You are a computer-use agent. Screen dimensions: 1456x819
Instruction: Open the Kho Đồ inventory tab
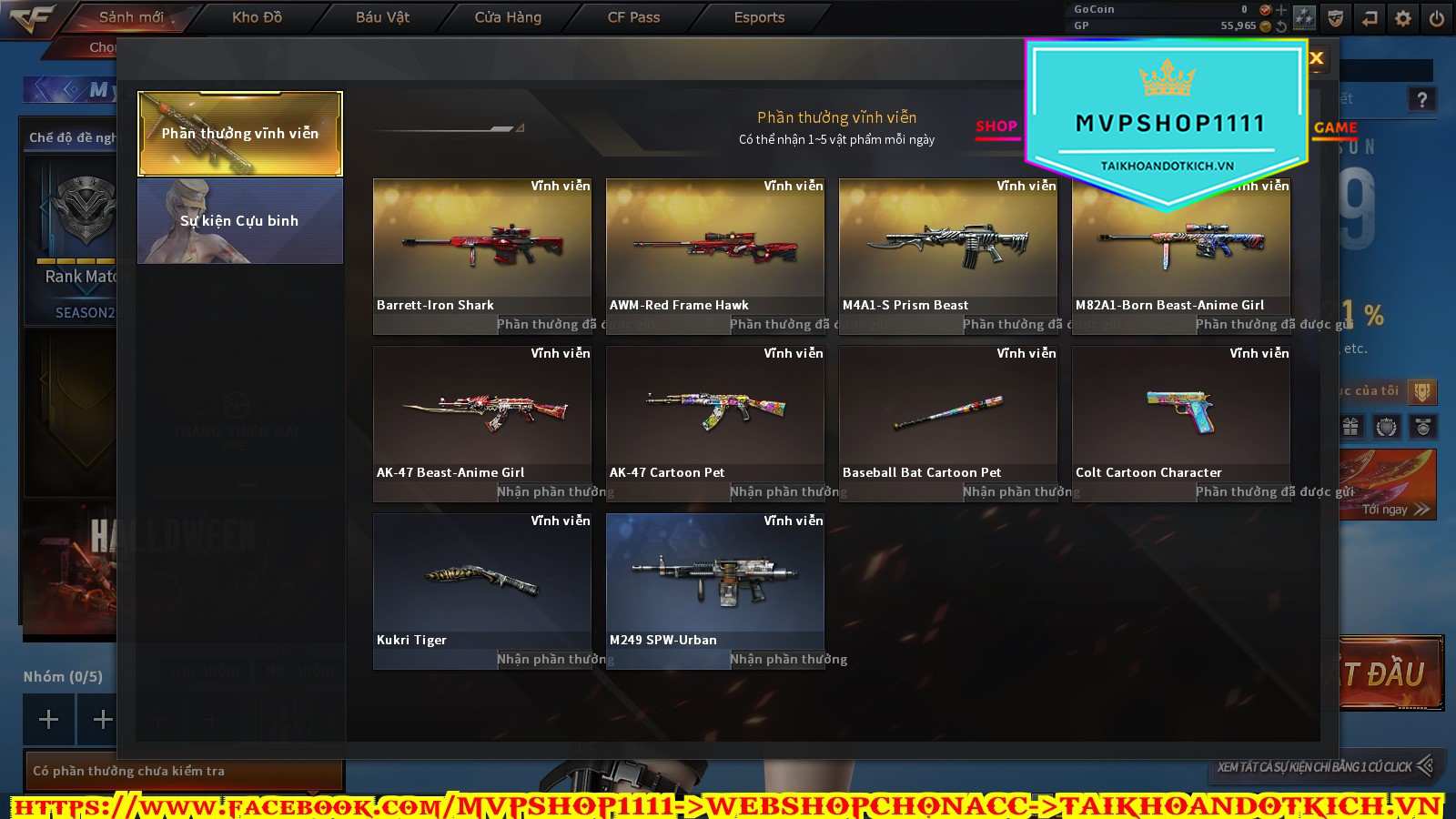pyautogui.click(x=257, y=17)
